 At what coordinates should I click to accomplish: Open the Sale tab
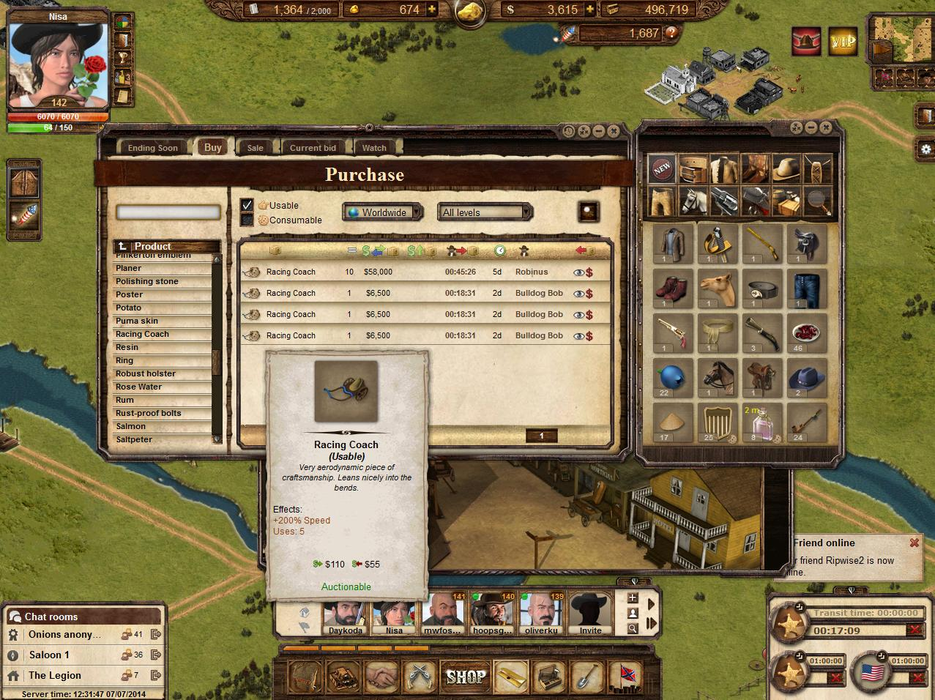click(255, 148)
